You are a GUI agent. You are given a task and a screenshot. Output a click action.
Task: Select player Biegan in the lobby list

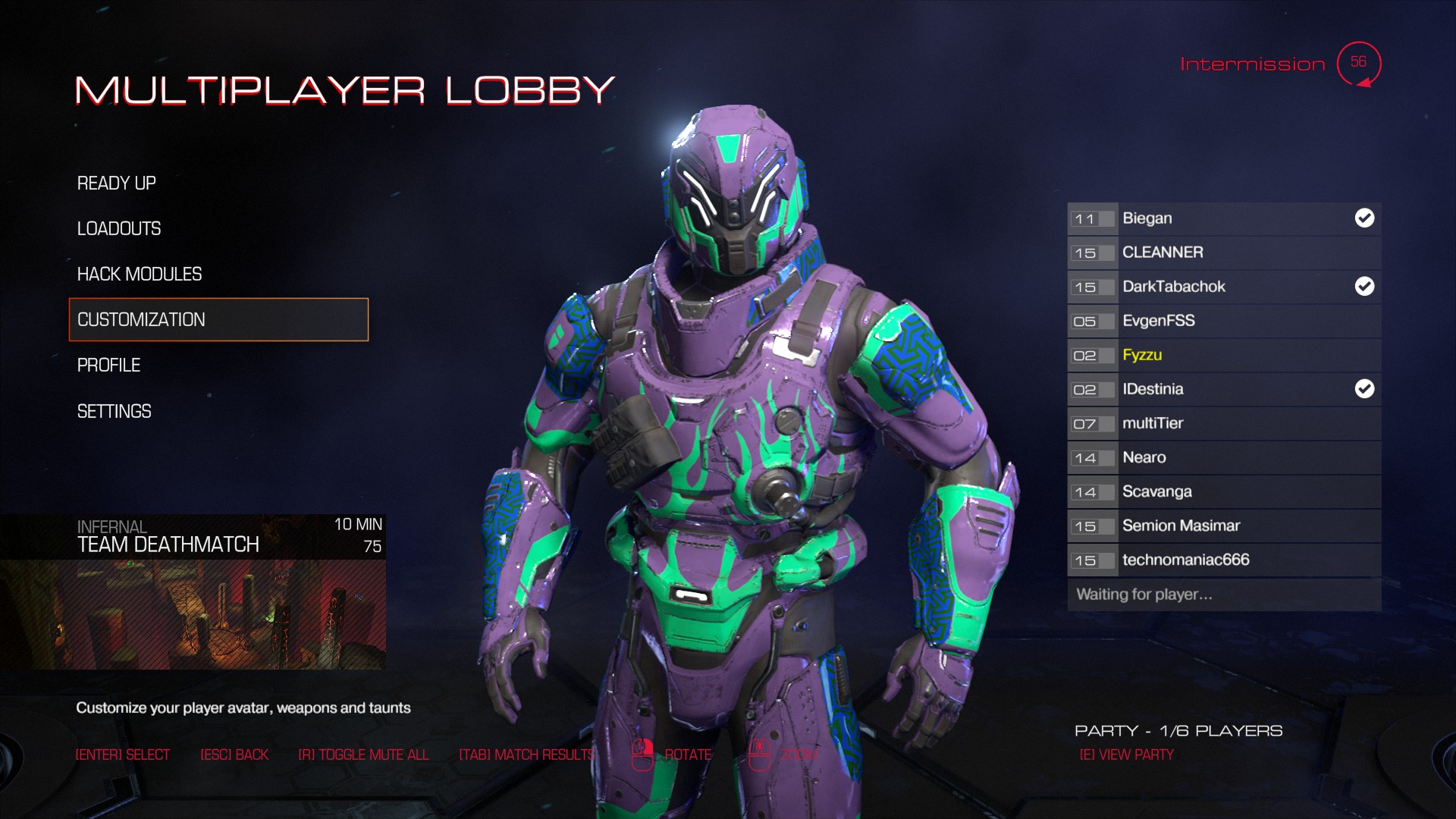(x=1223, y=218)
